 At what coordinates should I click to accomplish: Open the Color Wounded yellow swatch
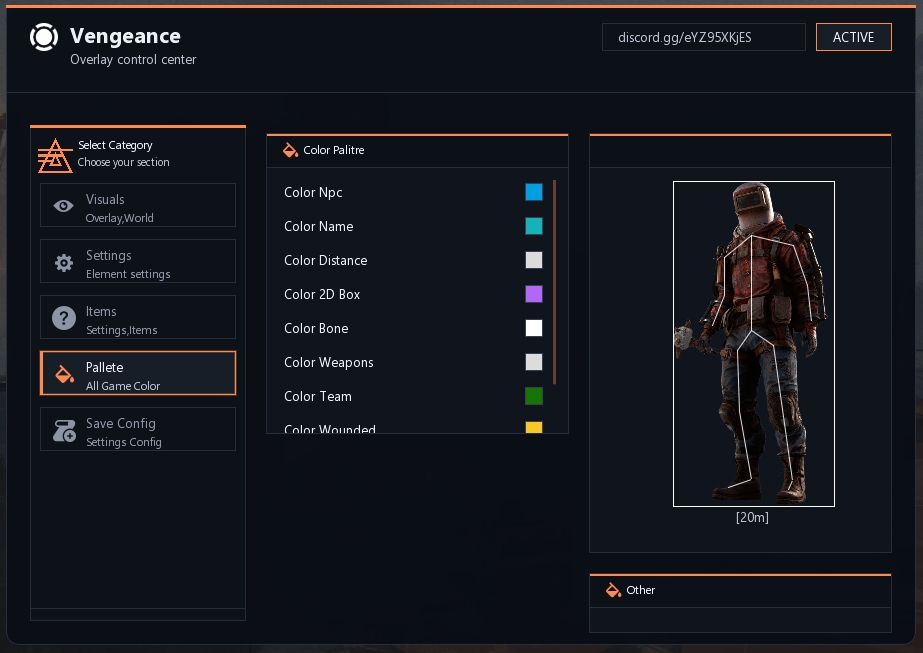click(534, 428)
